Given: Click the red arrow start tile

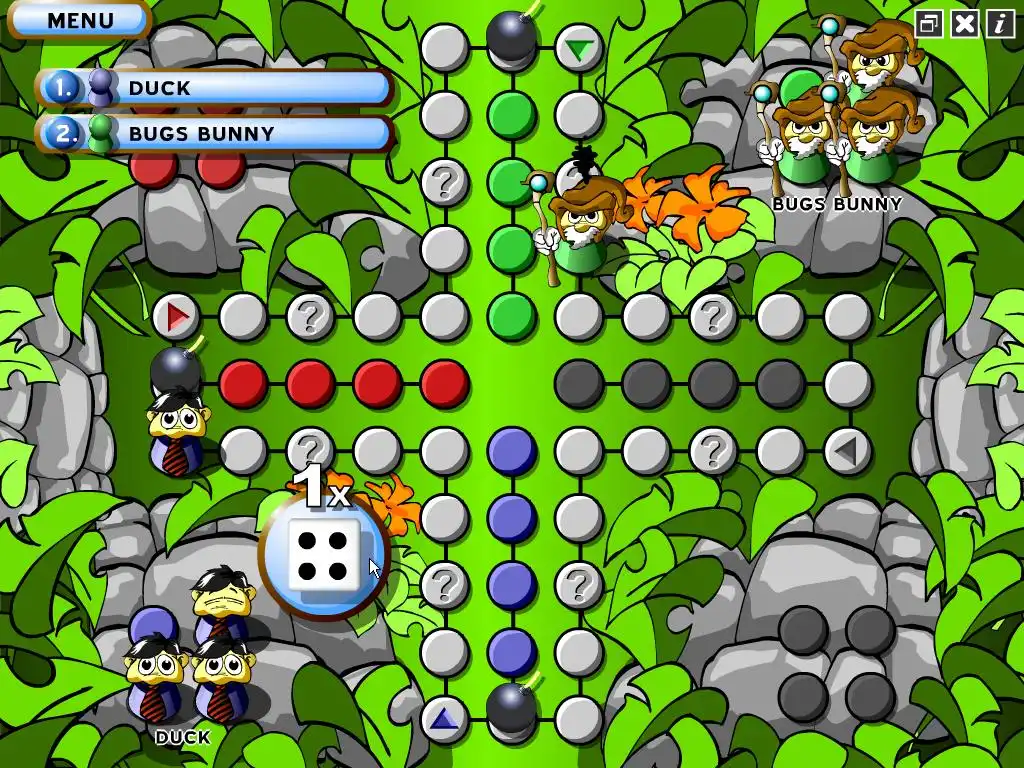Looking at the screenshot, I should [x=177, y=317].
